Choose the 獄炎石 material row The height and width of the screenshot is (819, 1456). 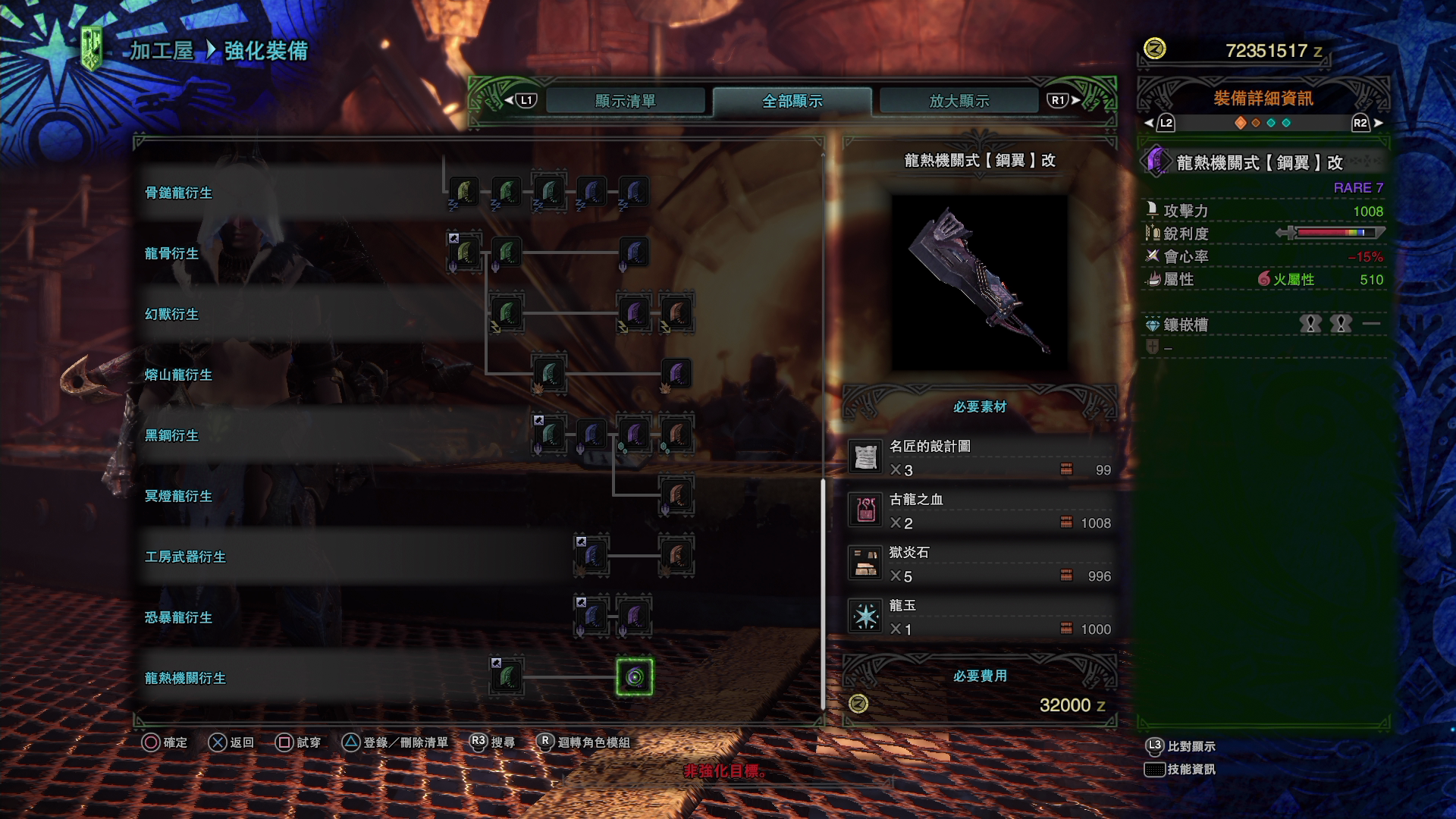[980, 564]
